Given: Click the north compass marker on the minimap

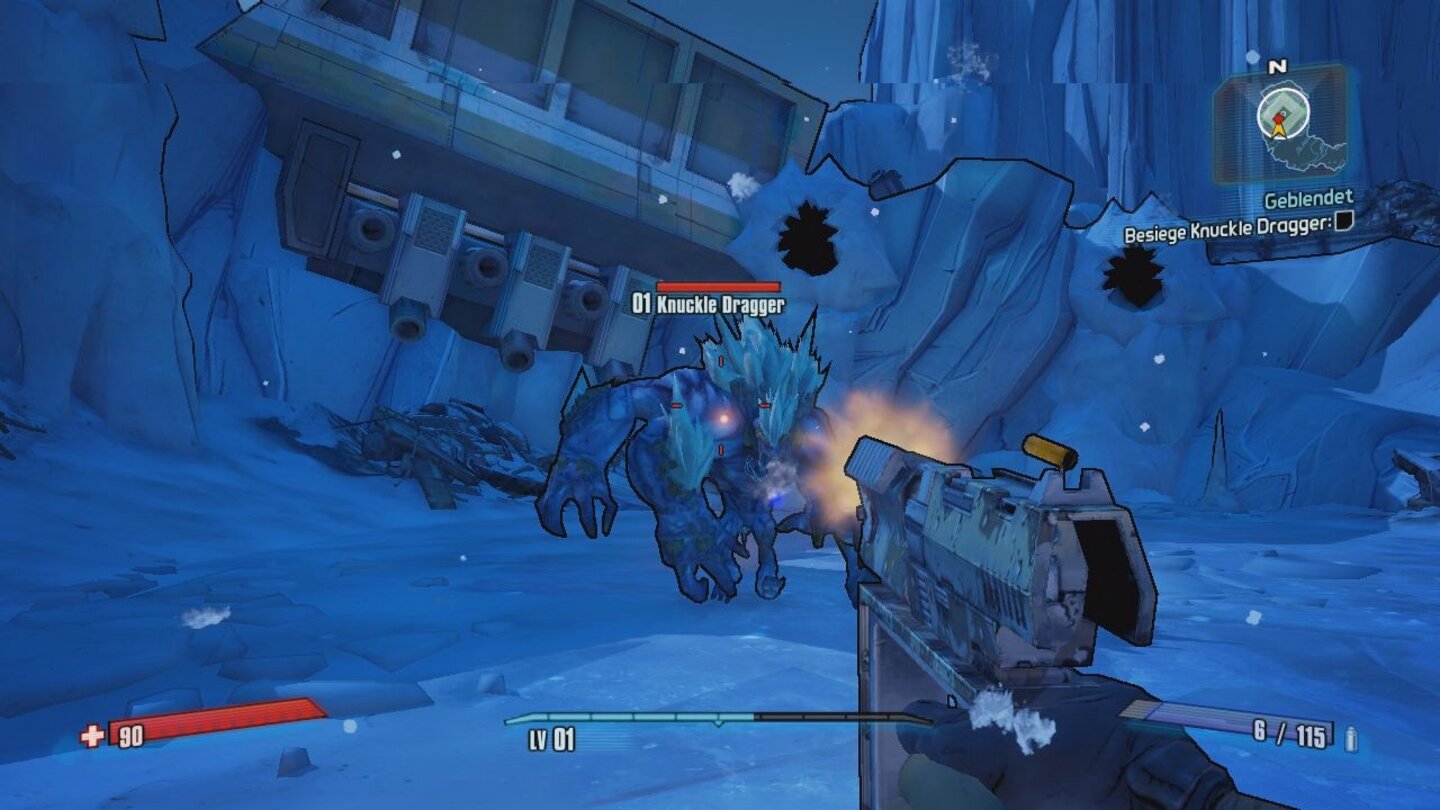Looking at the screenshot, I should (1275, 68).
